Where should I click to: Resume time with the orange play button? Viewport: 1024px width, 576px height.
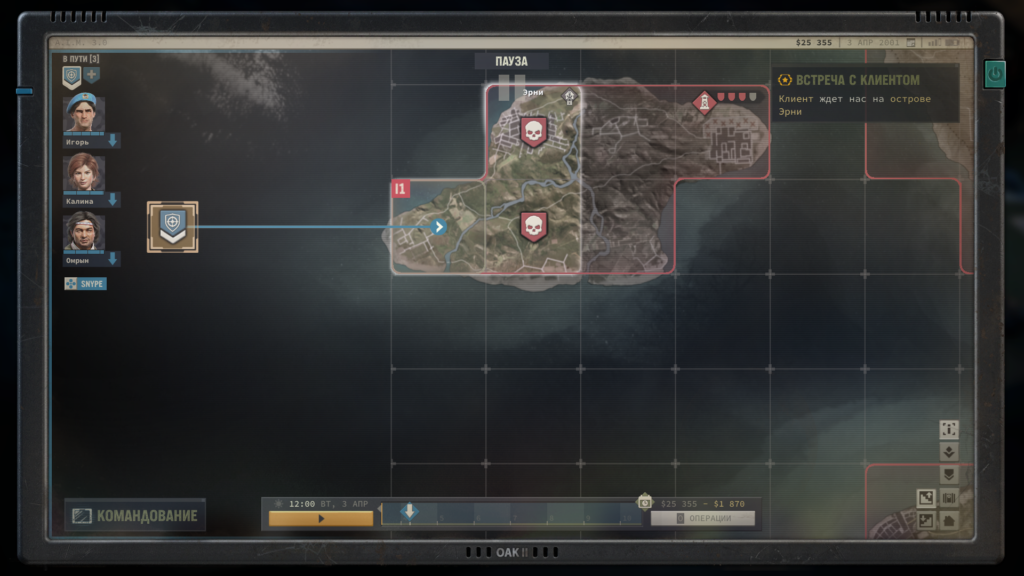pos(320,519)
